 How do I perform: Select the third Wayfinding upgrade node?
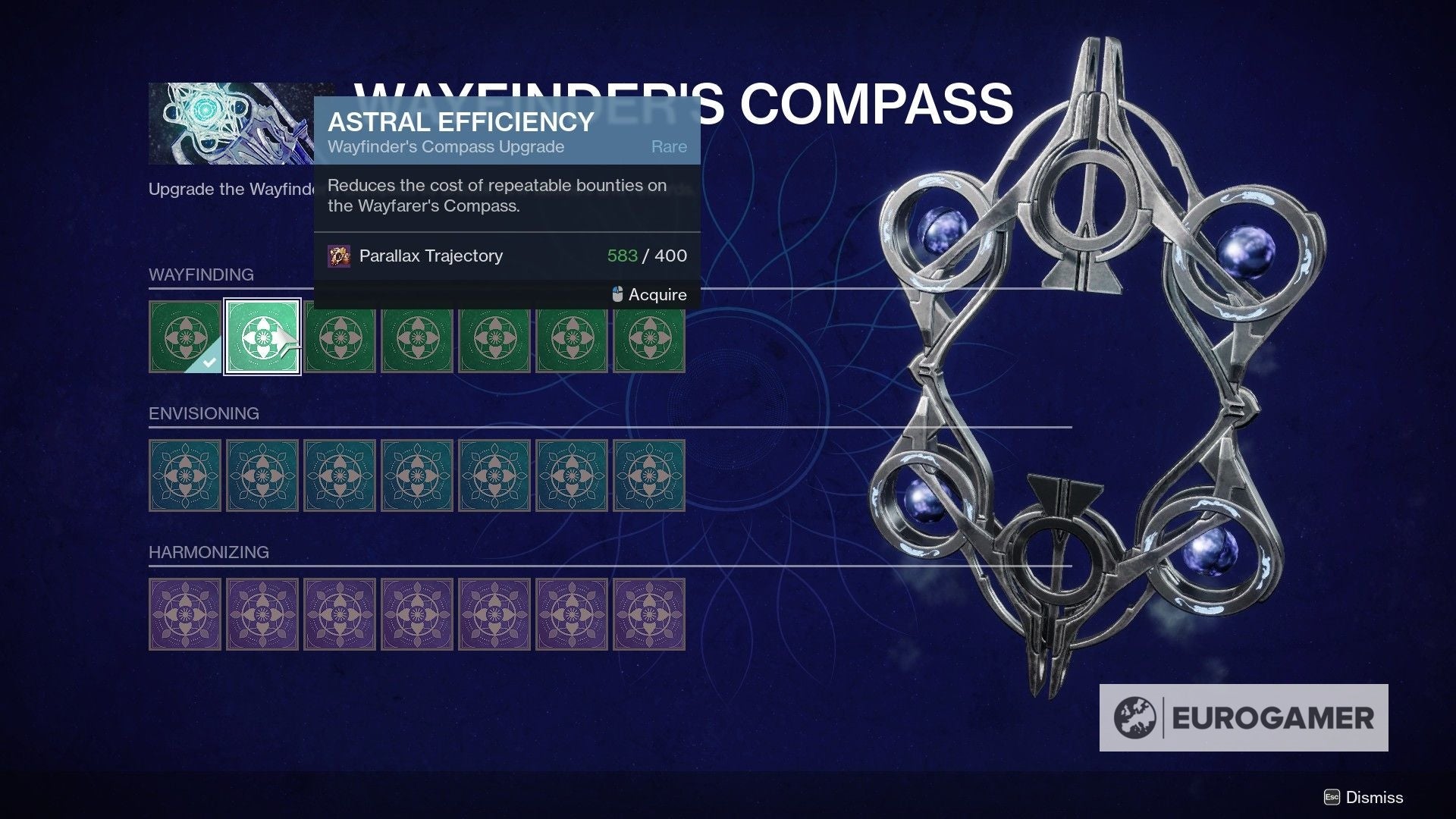[x=340, y=336]
